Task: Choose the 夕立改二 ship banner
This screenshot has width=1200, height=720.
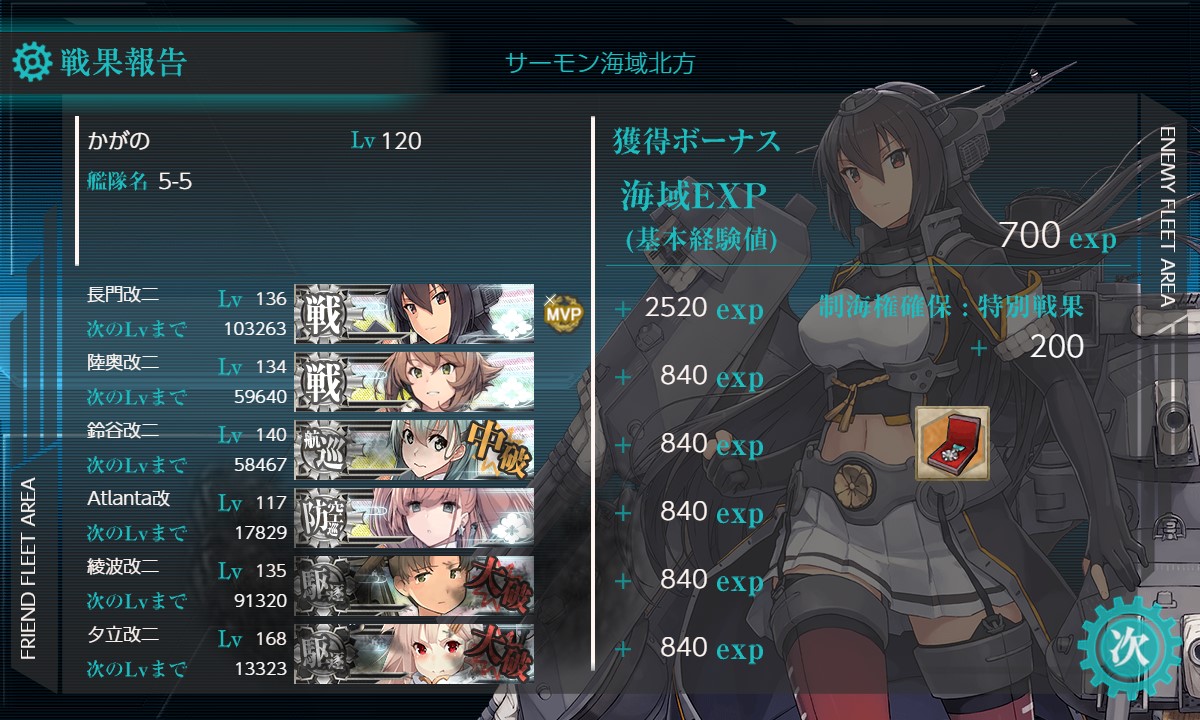Action: tap(414, 653)
